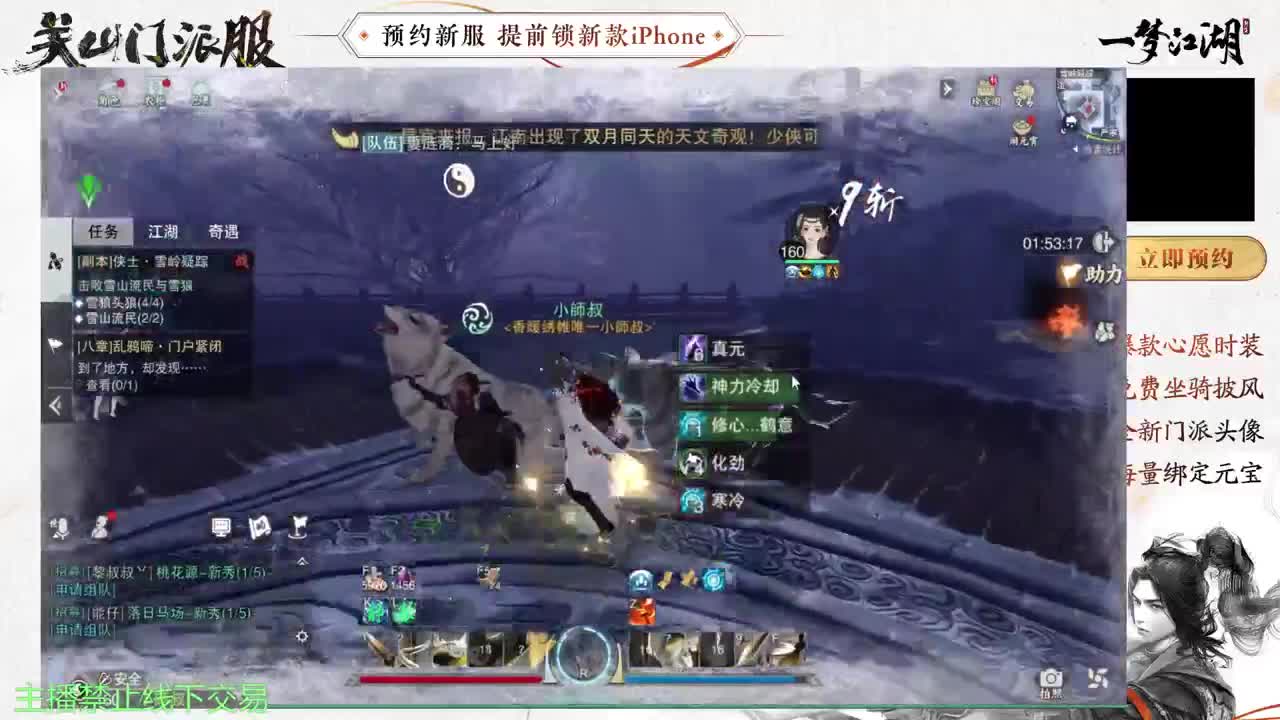Open the 交易 trade icon
1280x720 pixels.
coord(1023,92)
